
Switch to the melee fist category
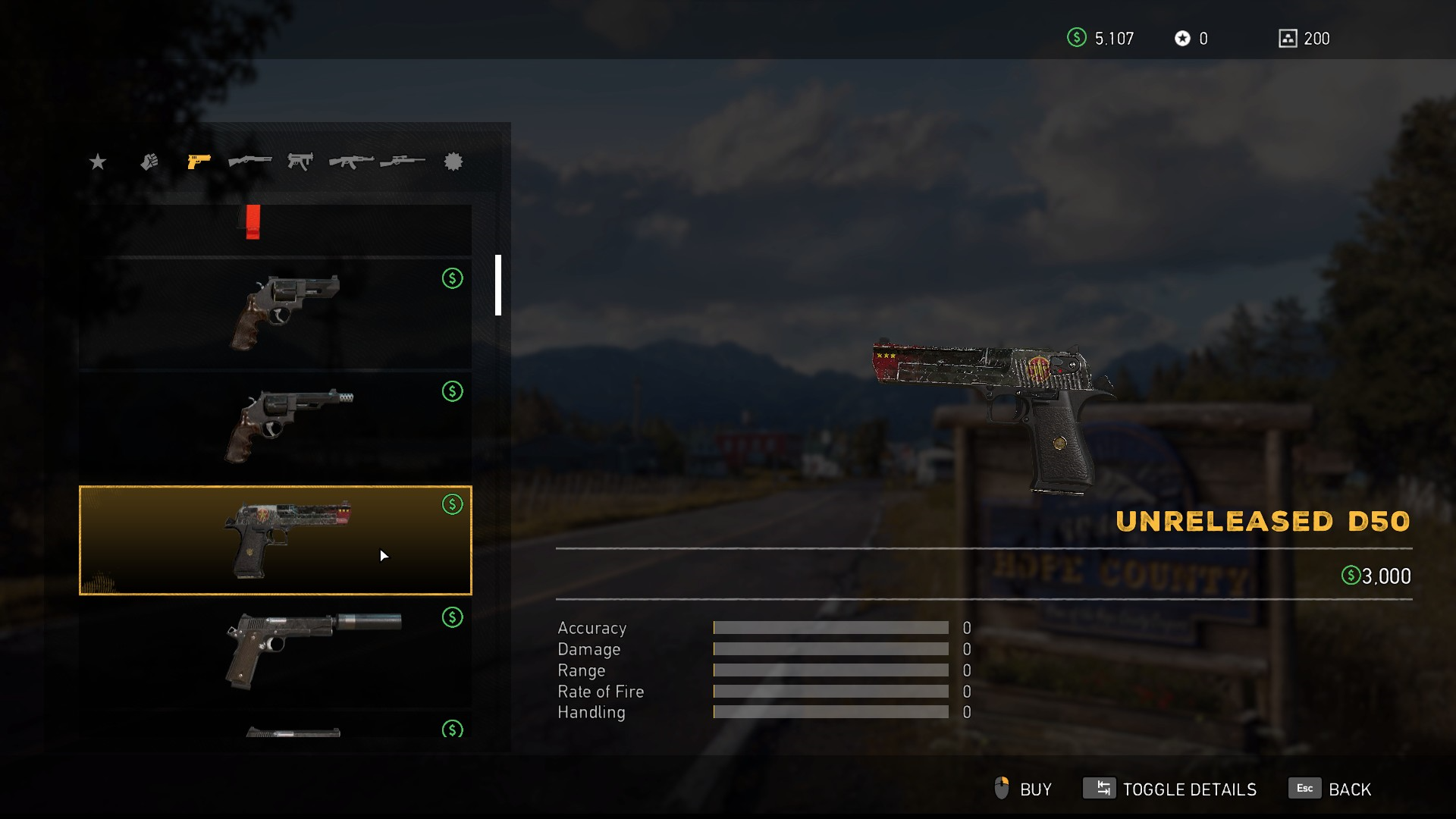(149, 162)
